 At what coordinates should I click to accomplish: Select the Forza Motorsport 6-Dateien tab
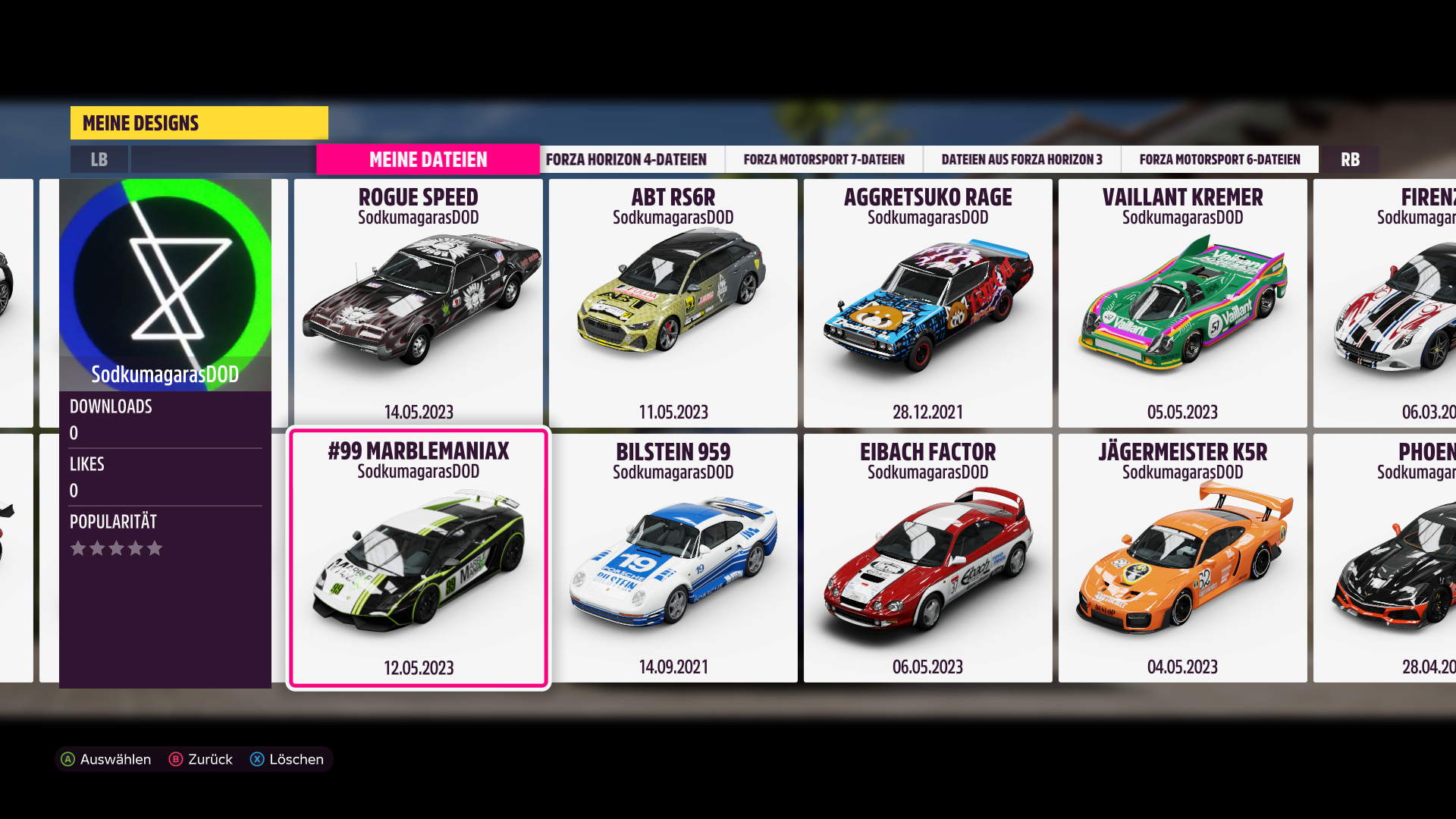[x=1219, y=160]
